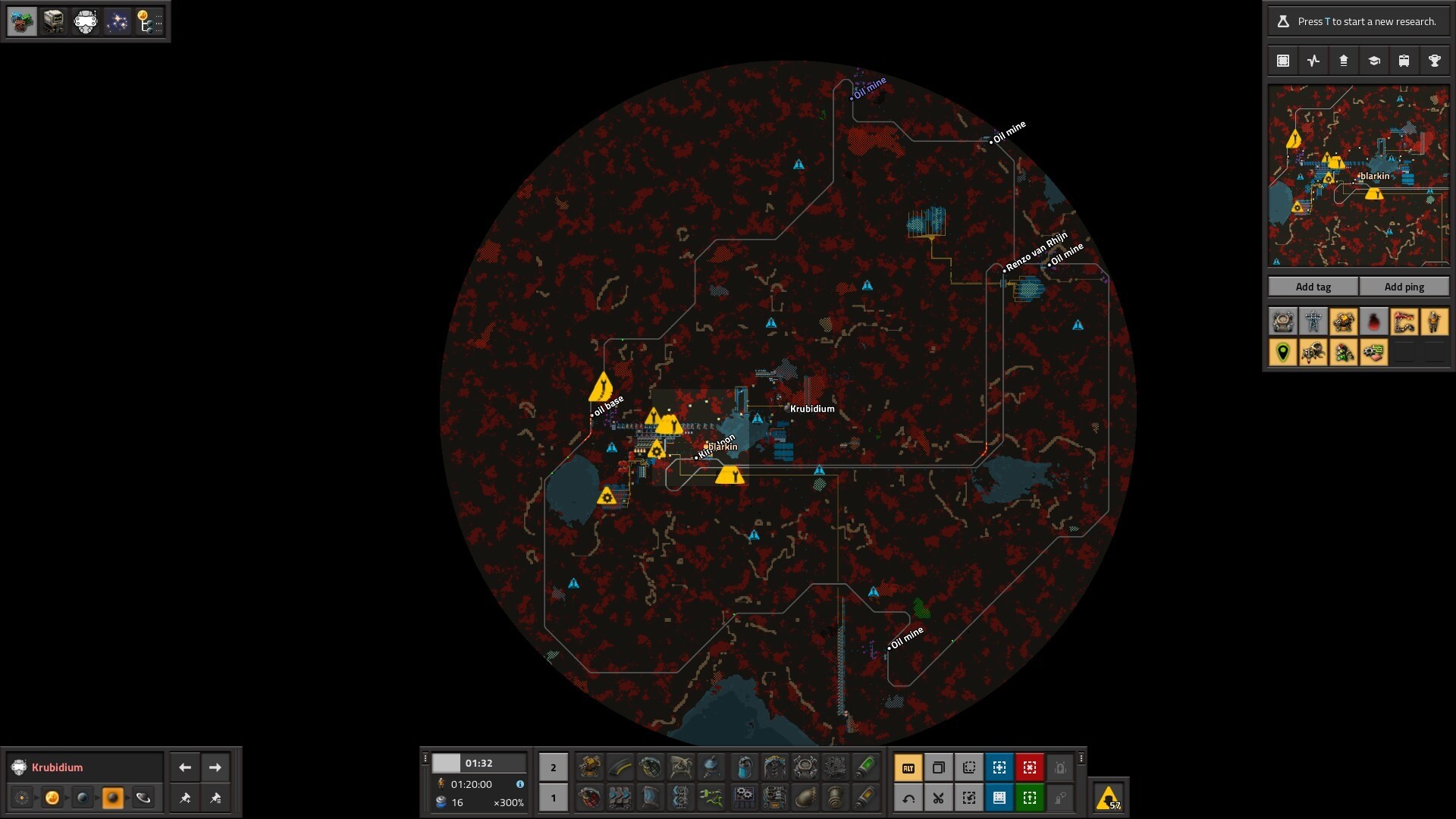Click the Add tag button
Image resolution: width=1456 pixels, height=819 pixels.
[x=1313, y=287]
